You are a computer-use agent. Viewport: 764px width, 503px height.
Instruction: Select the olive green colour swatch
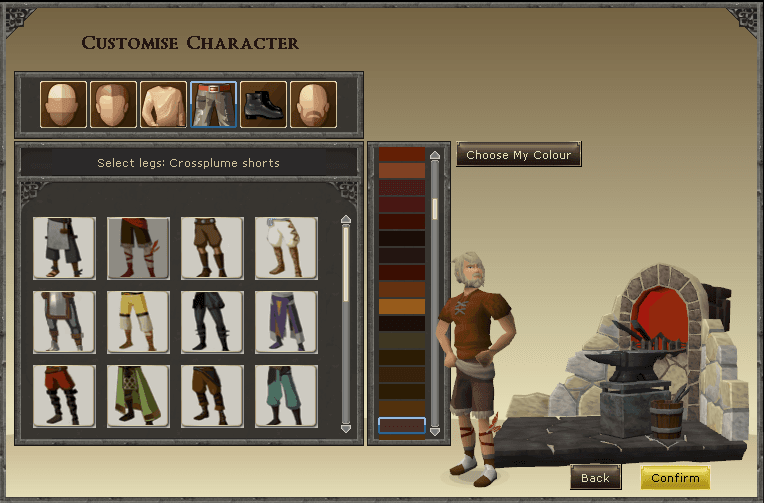tap(402, 340)
